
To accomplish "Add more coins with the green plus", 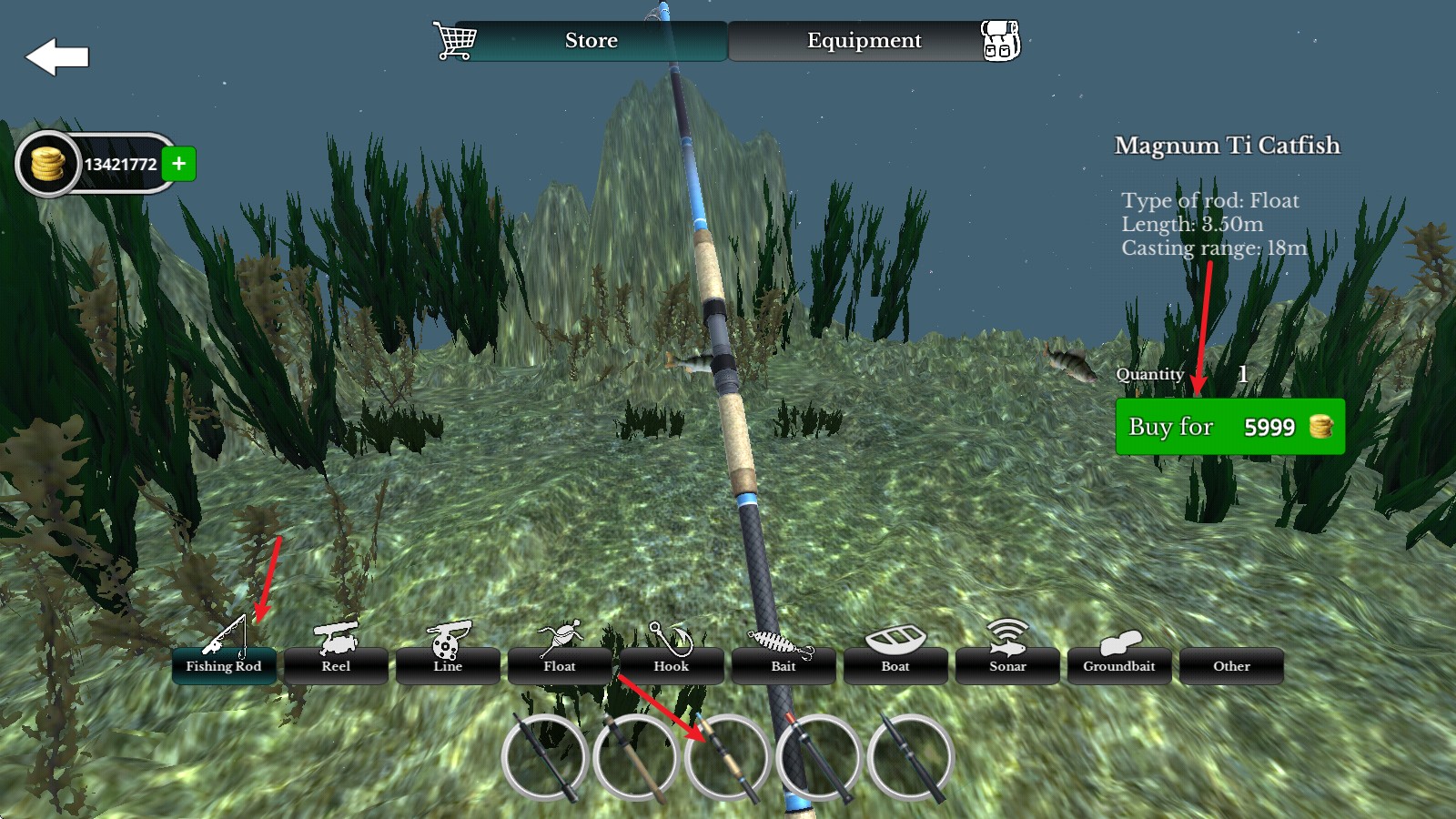I will point(179,164).
